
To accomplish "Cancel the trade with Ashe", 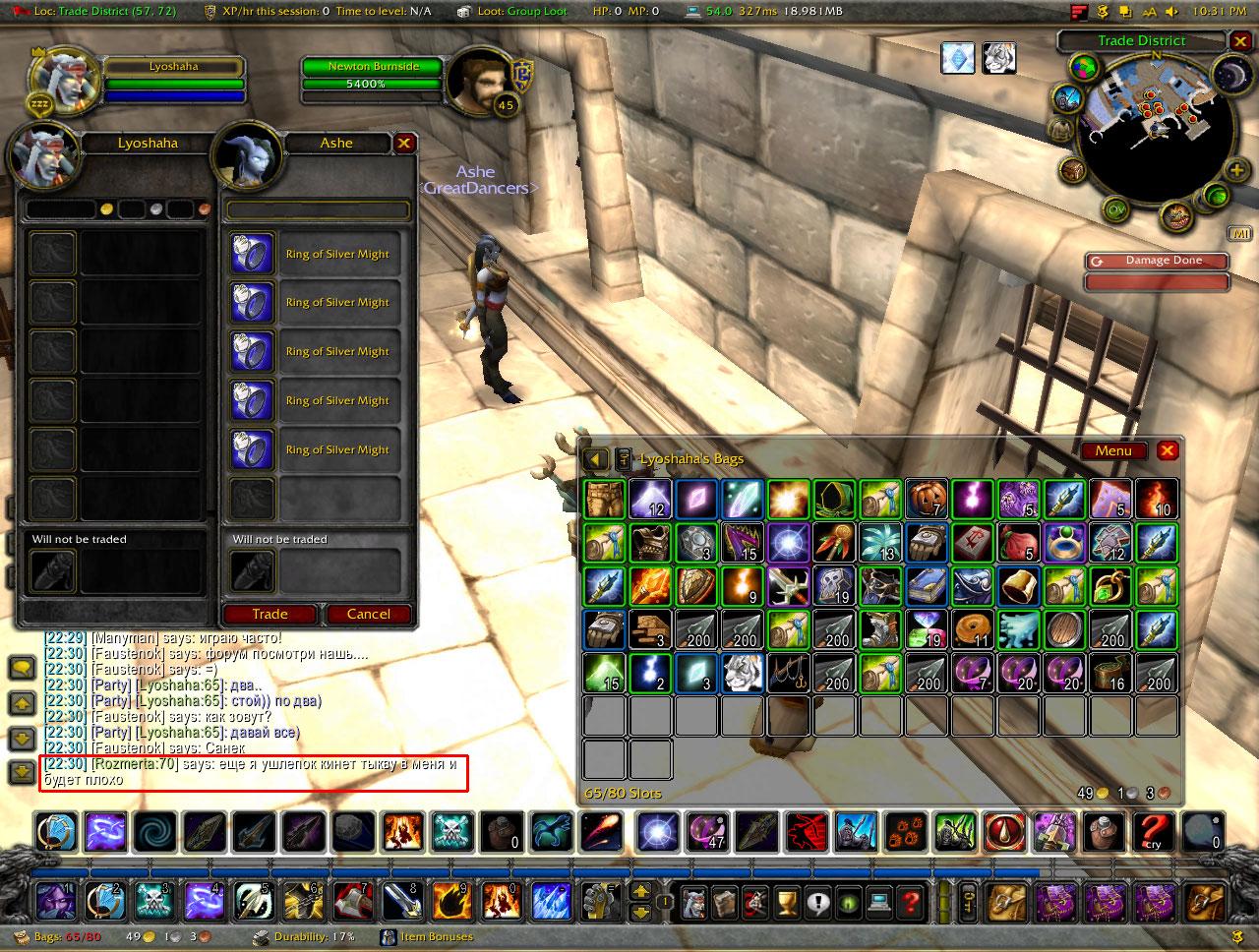I will (368, 614).
